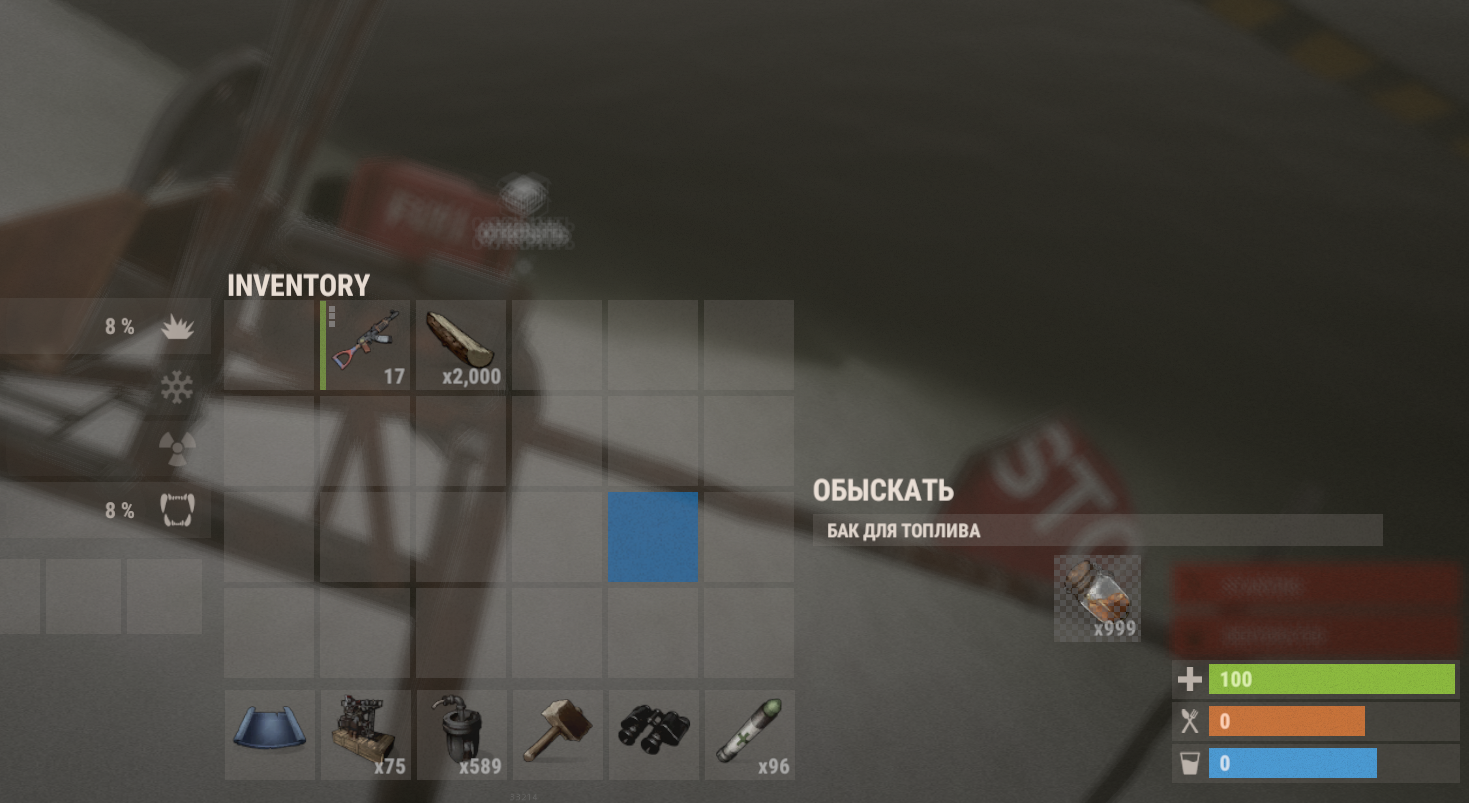This screenshot has width=1469, height=803.
Task: Select the x589 black pump hotbar item
Action: click(x=460, y=735)
